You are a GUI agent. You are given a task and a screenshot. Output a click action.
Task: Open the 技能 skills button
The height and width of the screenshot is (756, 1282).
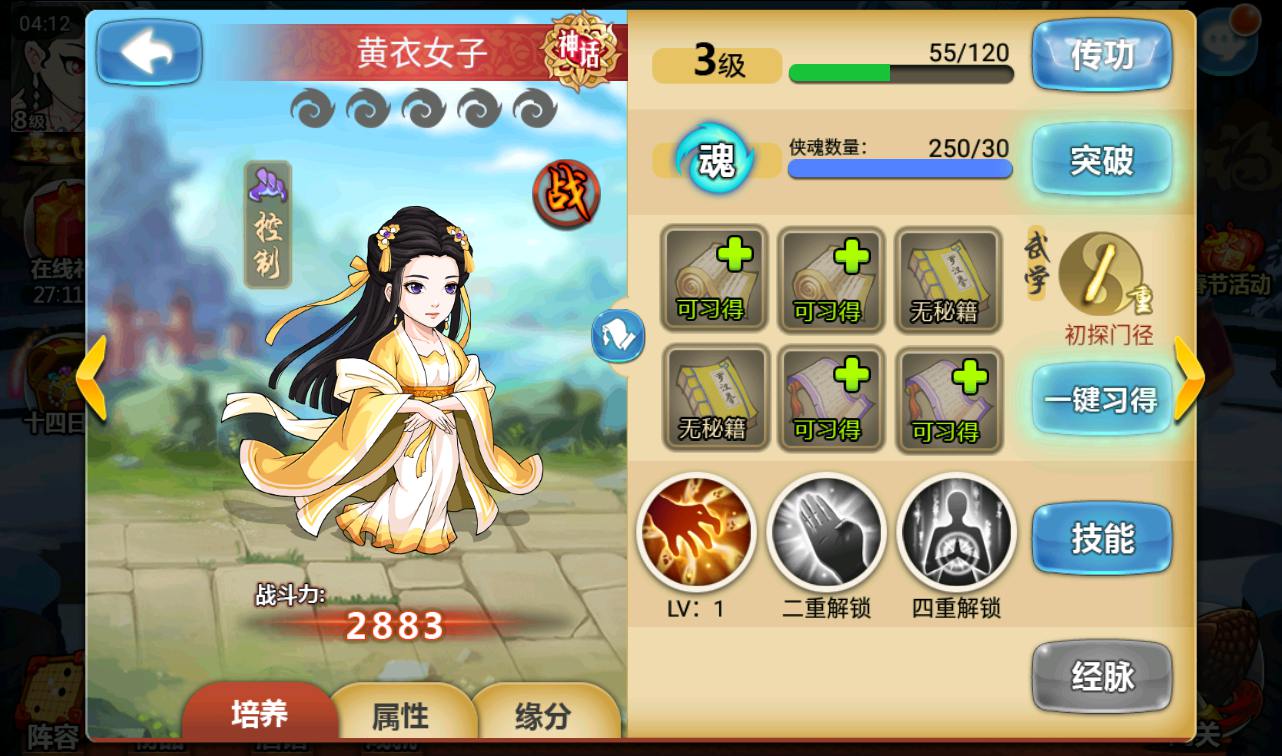coord(1101,540)
